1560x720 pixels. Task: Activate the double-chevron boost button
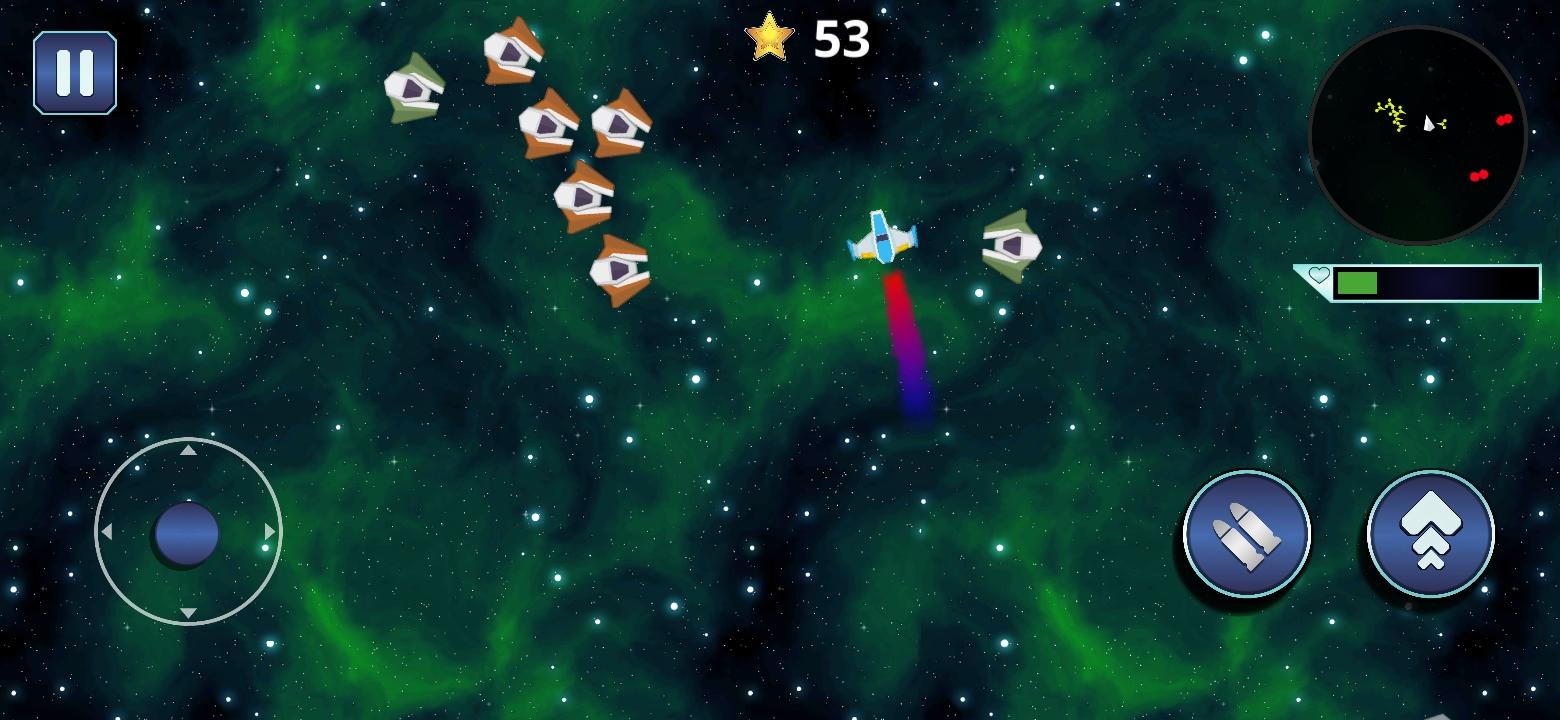coord(1430,534)
